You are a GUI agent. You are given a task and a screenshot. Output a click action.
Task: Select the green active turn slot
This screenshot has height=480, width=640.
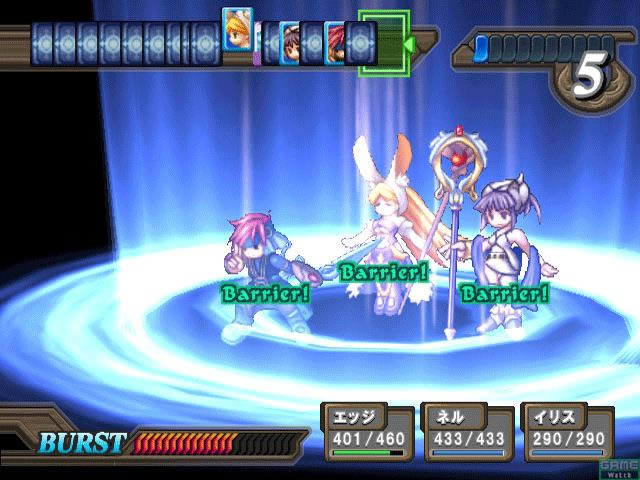(x=383, y=42)
